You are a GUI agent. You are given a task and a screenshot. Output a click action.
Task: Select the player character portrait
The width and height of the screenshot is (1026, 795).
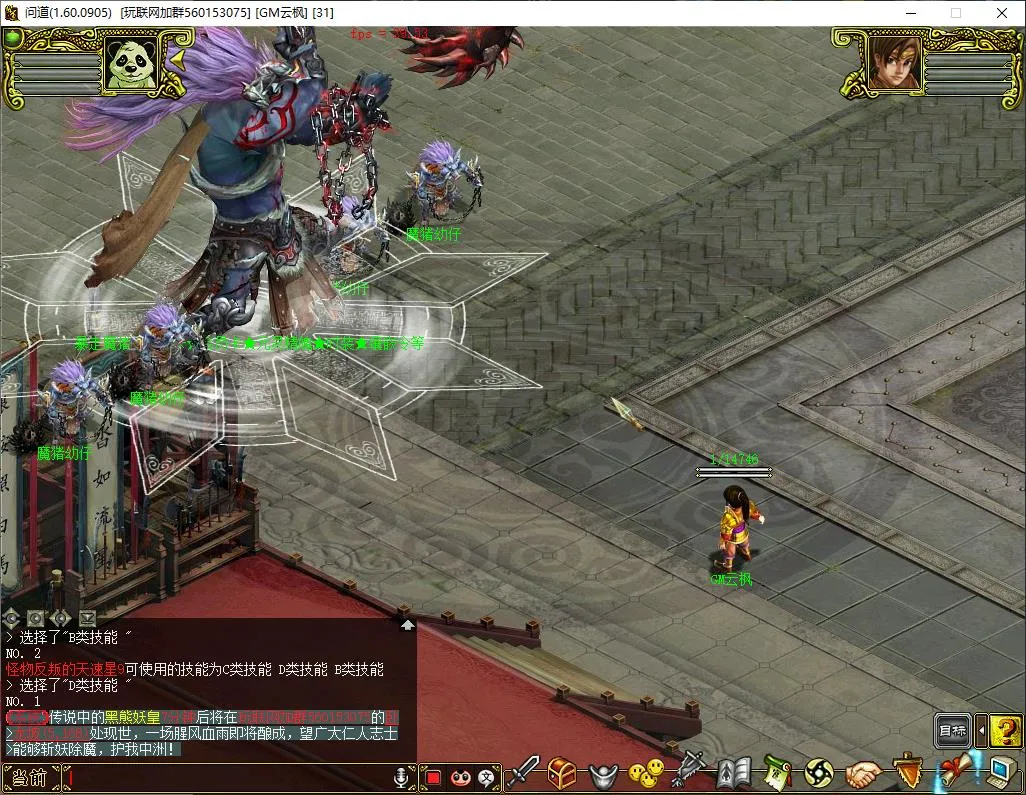[x=892, y=62]
